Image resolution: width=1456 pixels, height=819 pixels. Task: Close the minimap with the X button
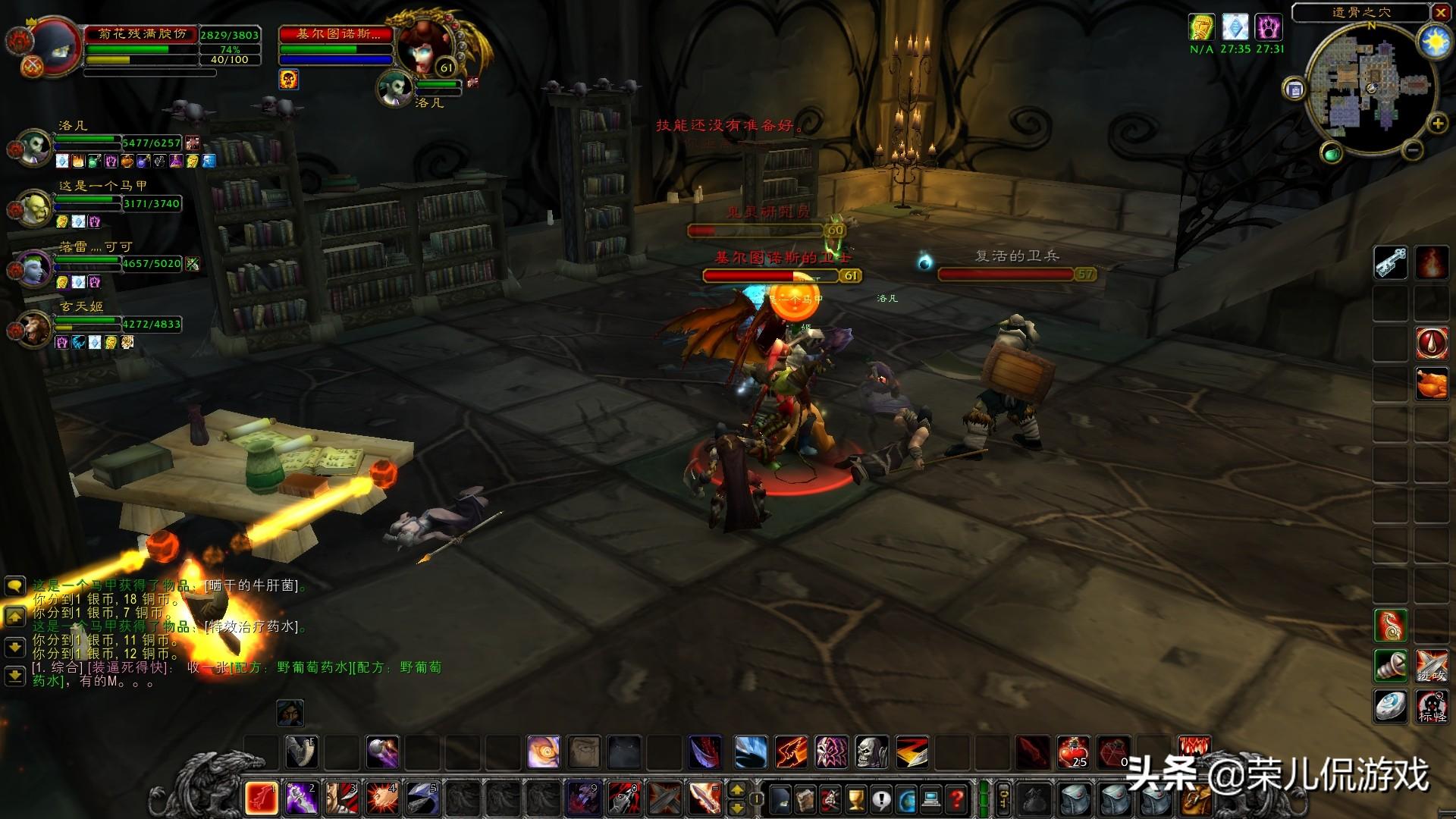point(1440,12)
